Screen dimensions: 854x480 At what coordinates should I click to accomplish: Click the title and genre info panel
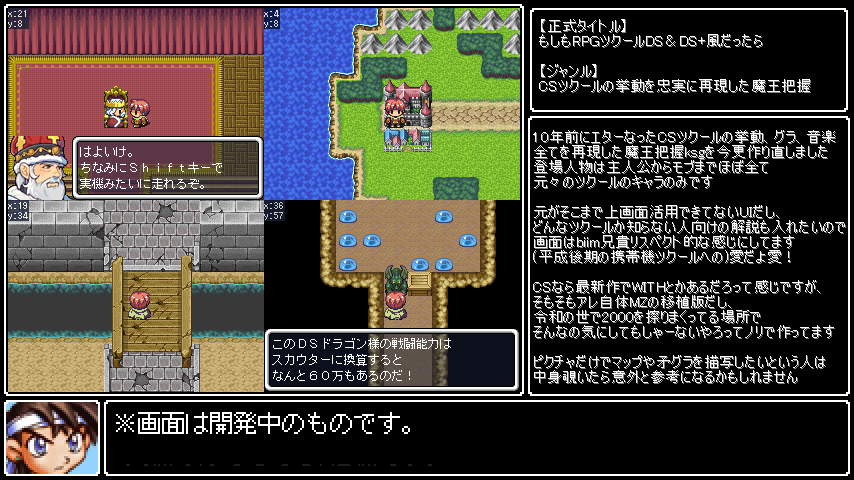click(688, 58)
